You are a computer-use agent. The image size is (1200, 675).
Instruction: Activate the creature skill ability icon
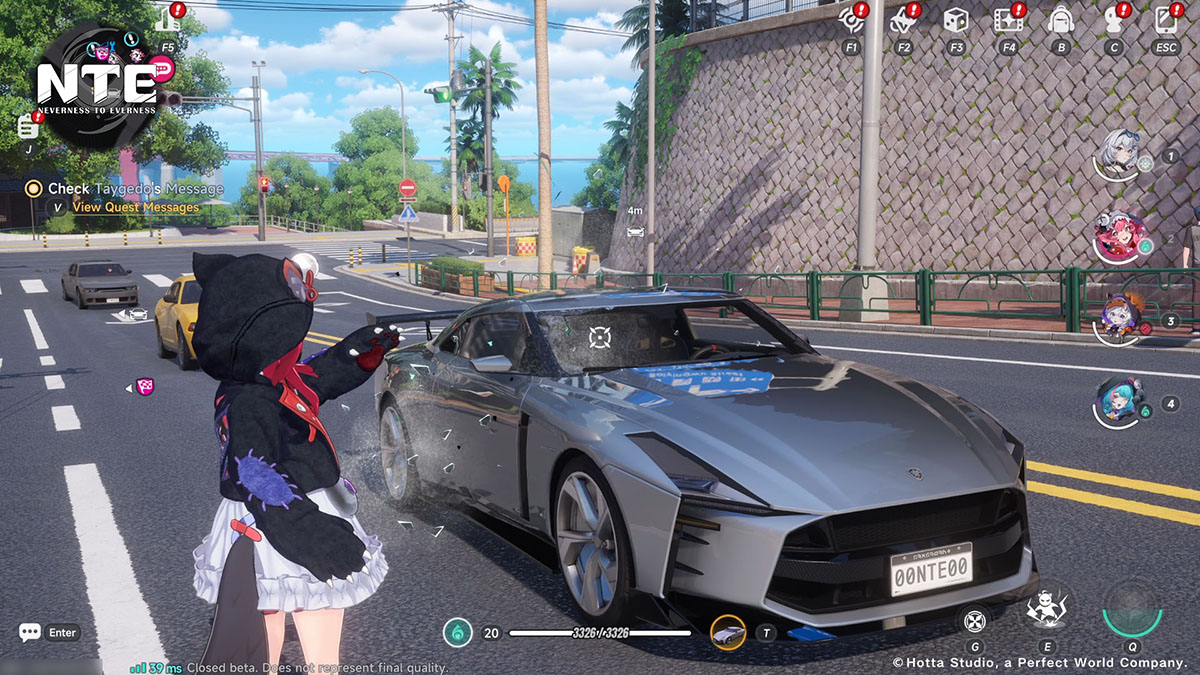click(x=1047, y=607)
